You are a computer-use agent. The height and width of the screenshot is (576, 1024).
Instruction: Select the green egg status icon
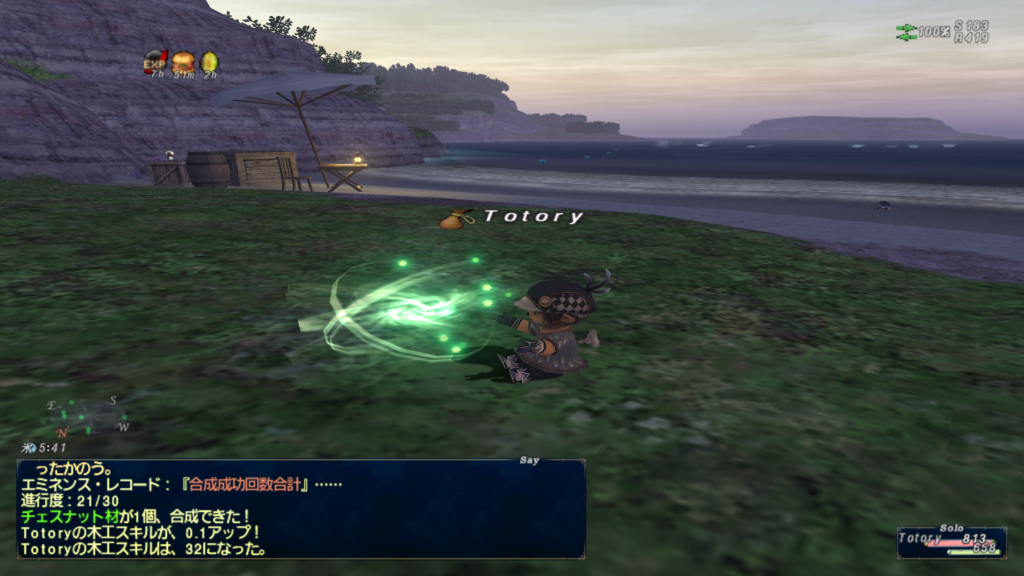[x=209, y=62]
